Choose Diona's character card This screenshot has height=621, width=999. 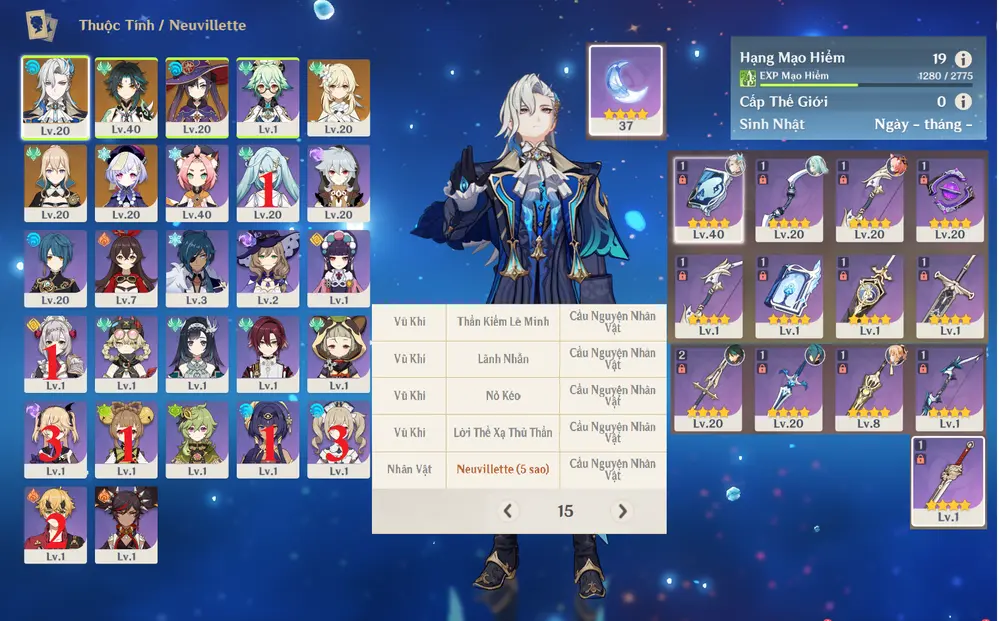[x=197, y=183]
